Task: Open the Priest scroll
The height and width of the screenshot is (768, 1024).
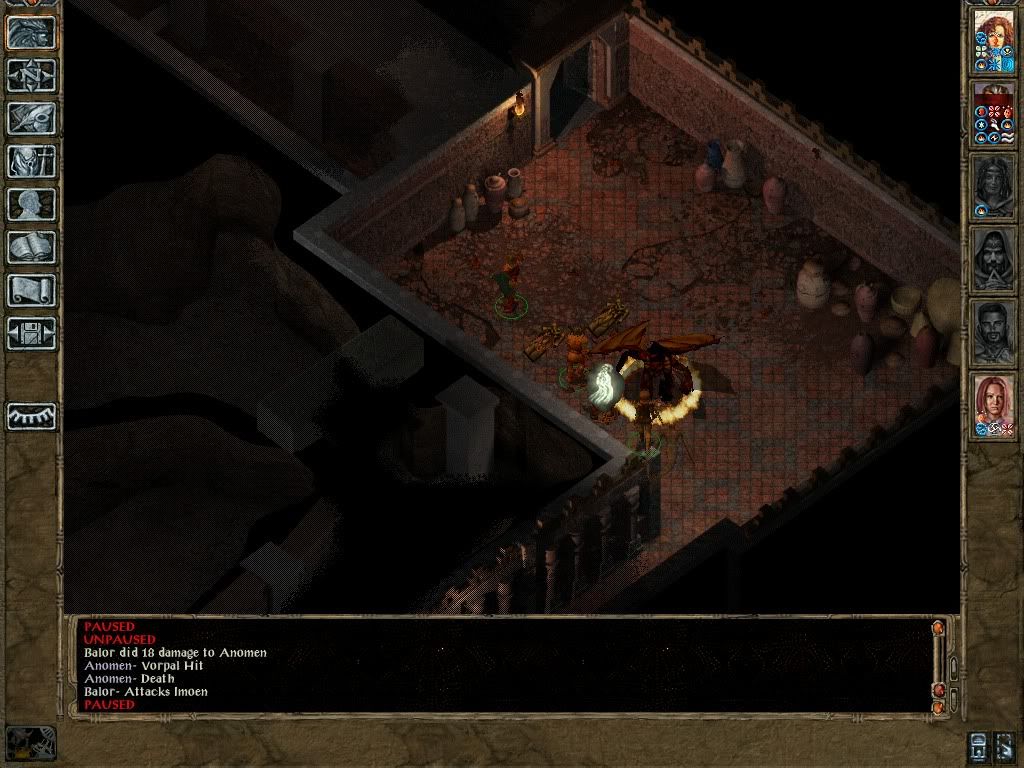Action: (x=31, y=290)
